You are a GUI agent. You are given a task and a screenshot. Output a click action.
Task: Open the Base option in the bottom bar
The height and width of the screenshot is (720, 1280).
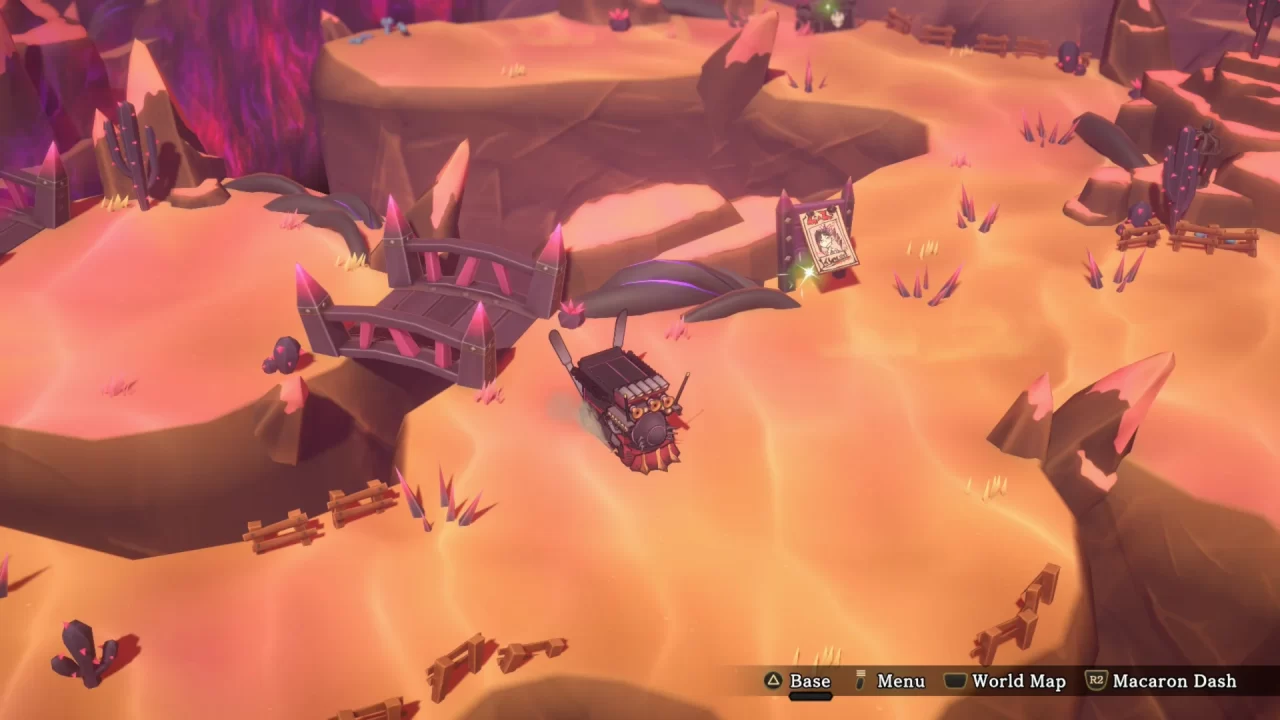tap(808, 681)
